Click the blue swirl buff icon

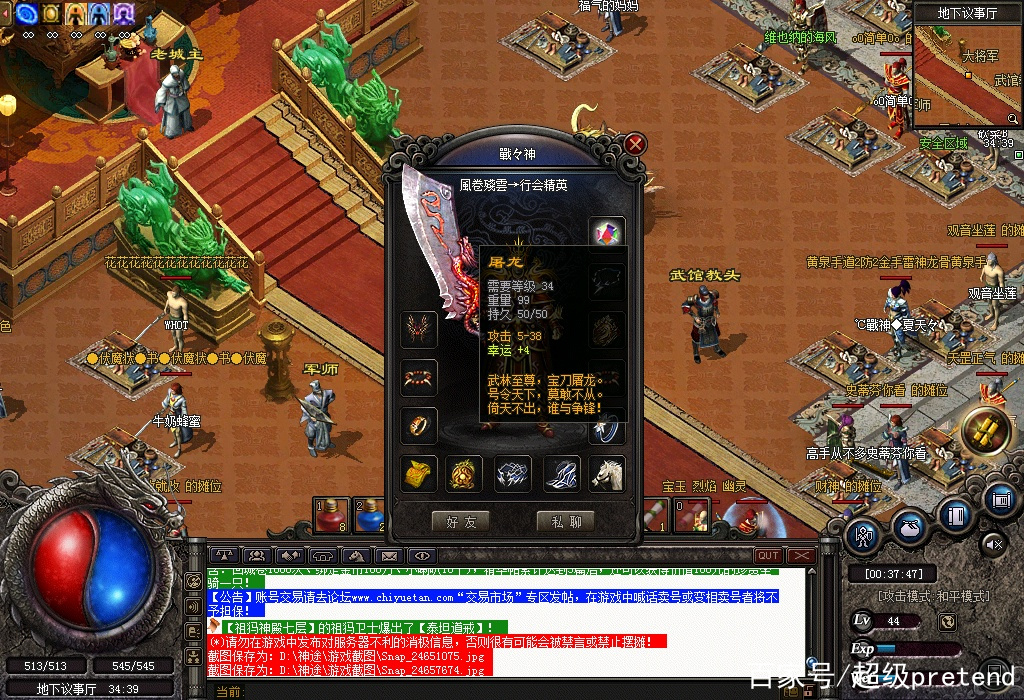tap(27, 13)
